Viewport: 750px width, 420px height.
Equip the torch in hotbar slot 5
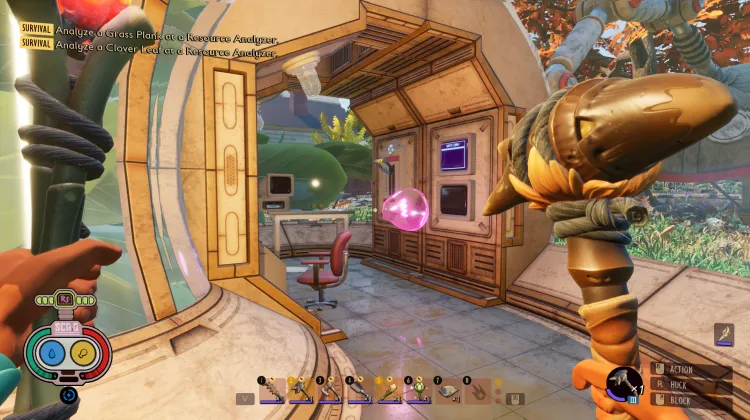coord(388,391)
